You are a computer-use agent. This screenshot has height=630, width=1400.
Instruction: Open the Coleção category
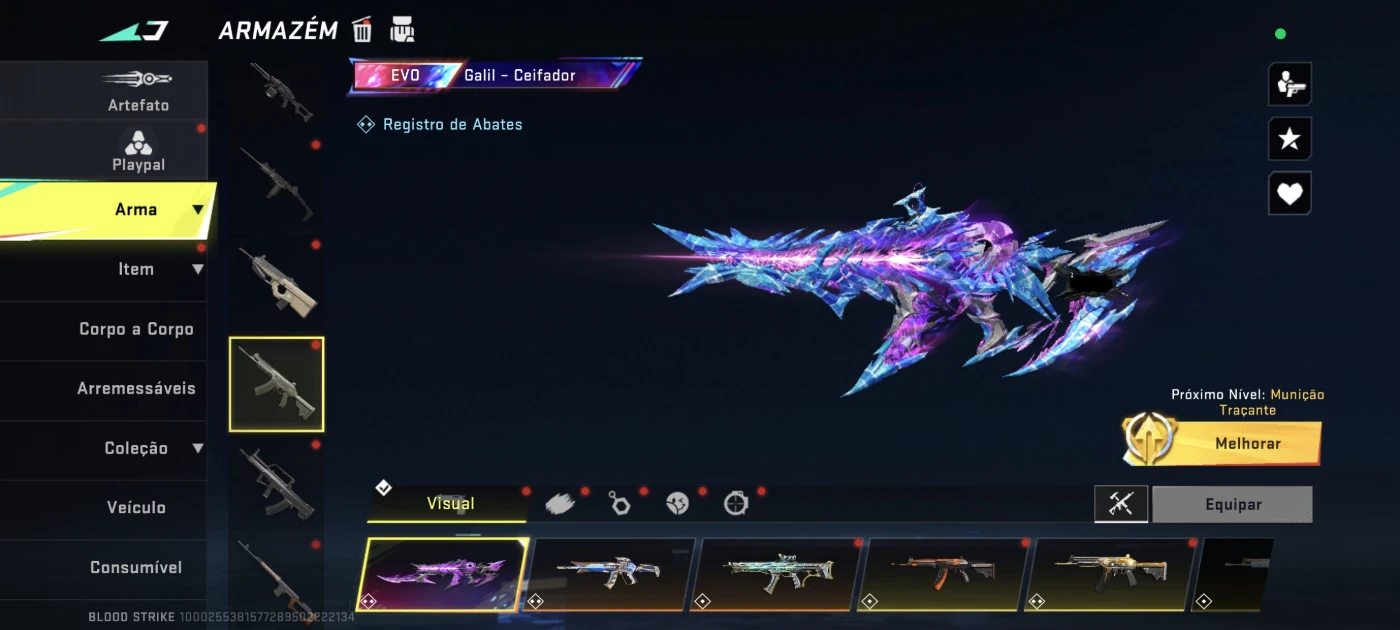136,448
